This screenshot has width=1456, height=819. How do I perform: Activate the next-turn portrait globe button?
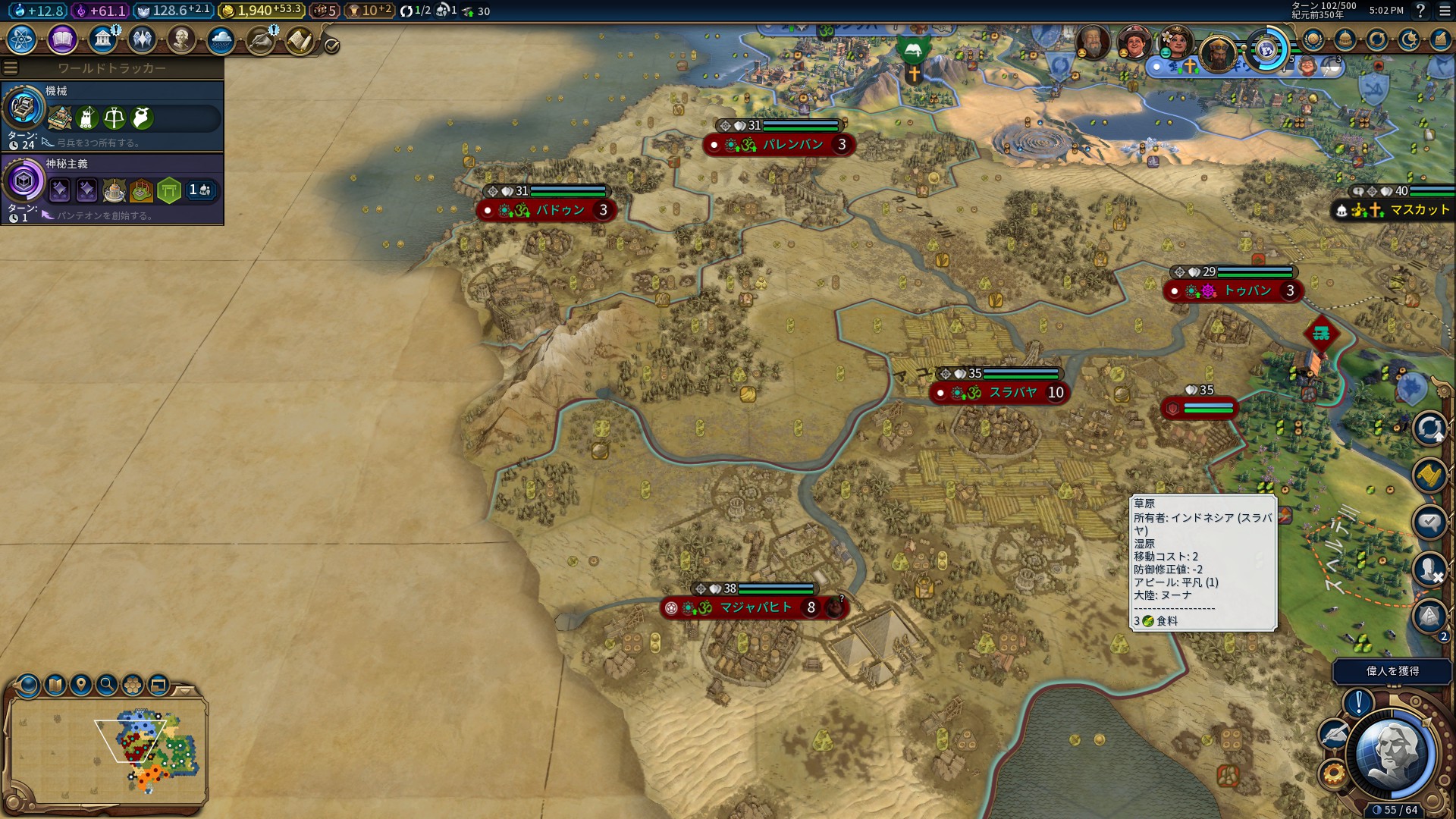(x=1394, y=755)
